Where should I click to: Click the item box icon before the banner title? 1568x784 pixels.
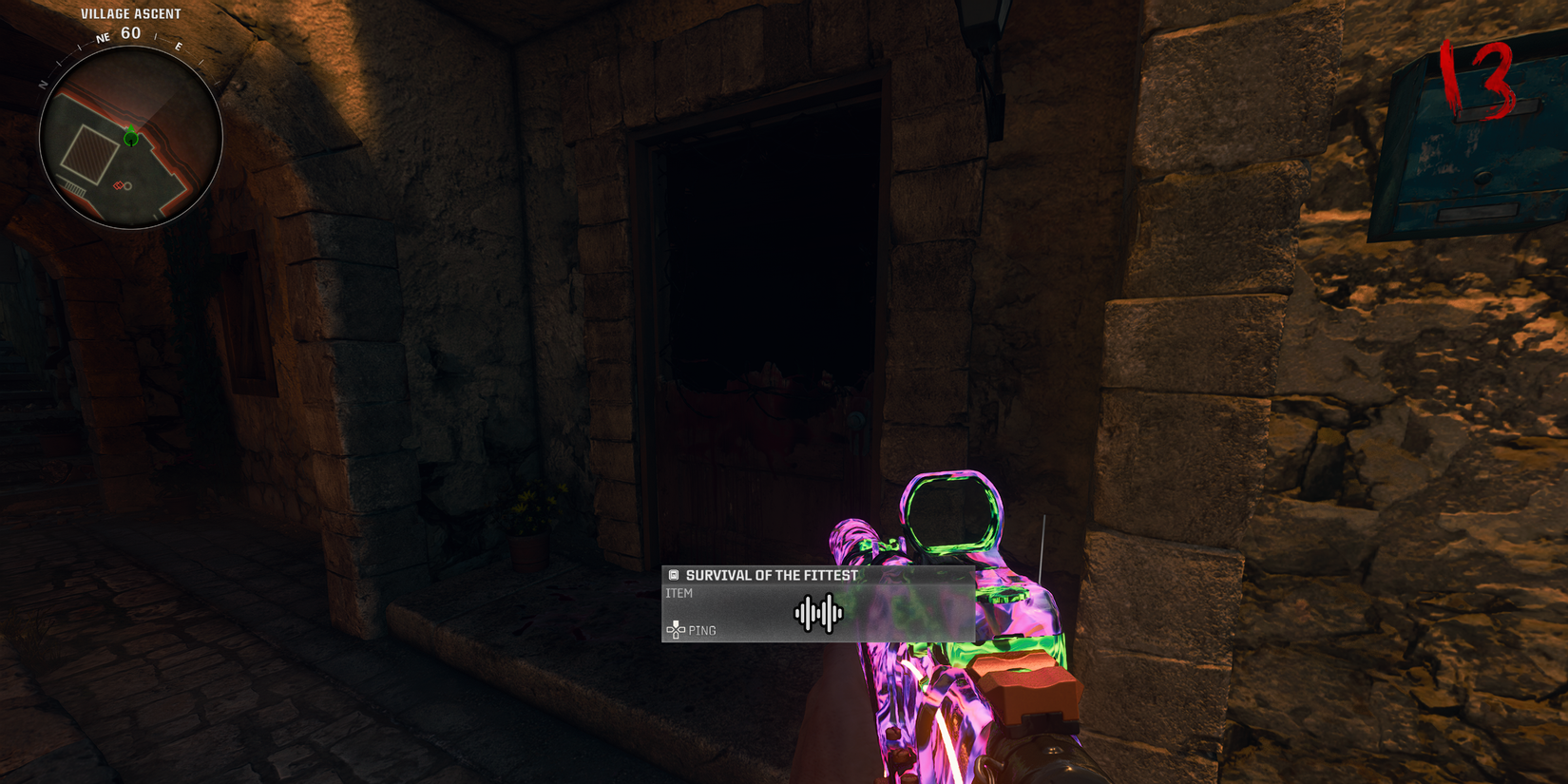(x=673, y=575)
